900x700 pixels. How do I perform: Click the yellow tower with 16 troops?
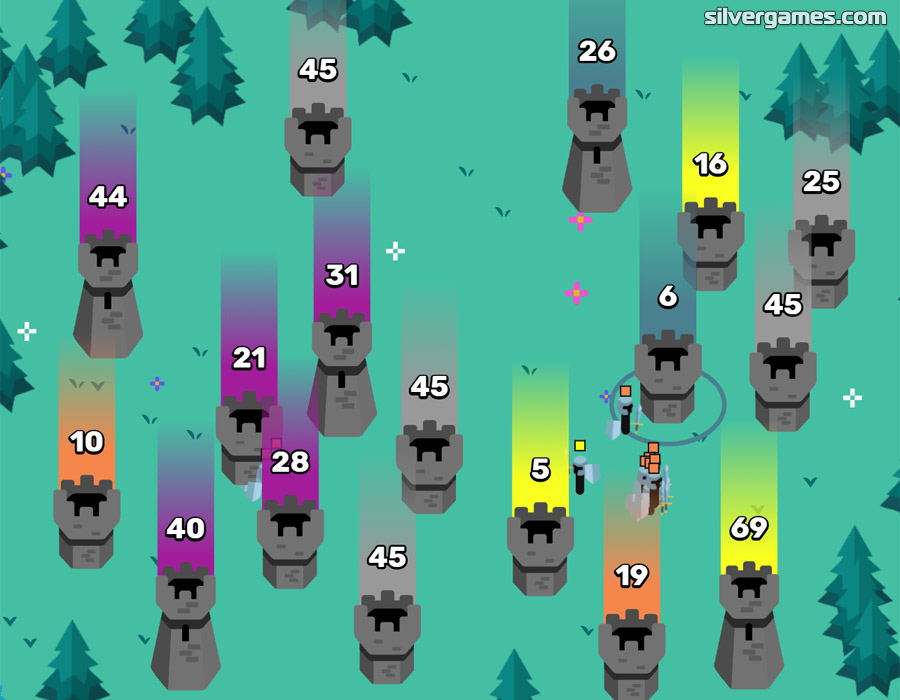click(x=710, y=243)
